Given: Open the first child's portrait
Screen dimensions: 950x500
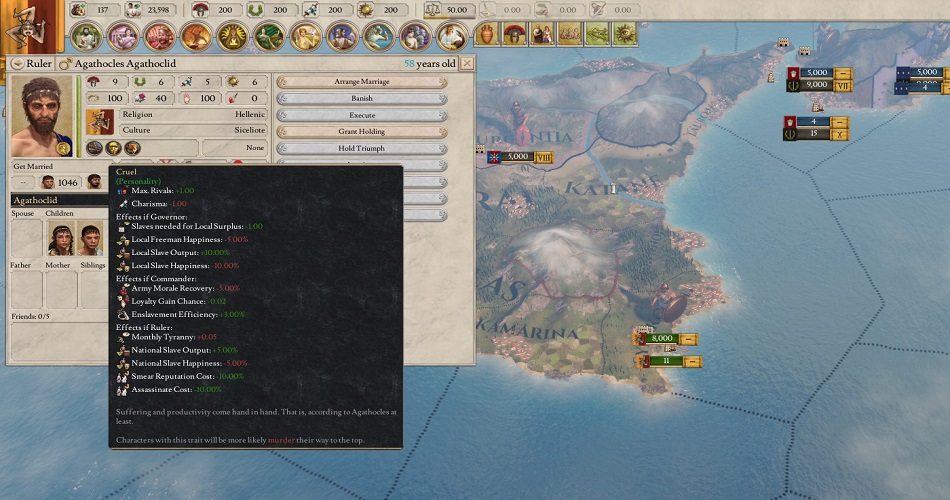Looking at the screenshot, I should 61,240.
